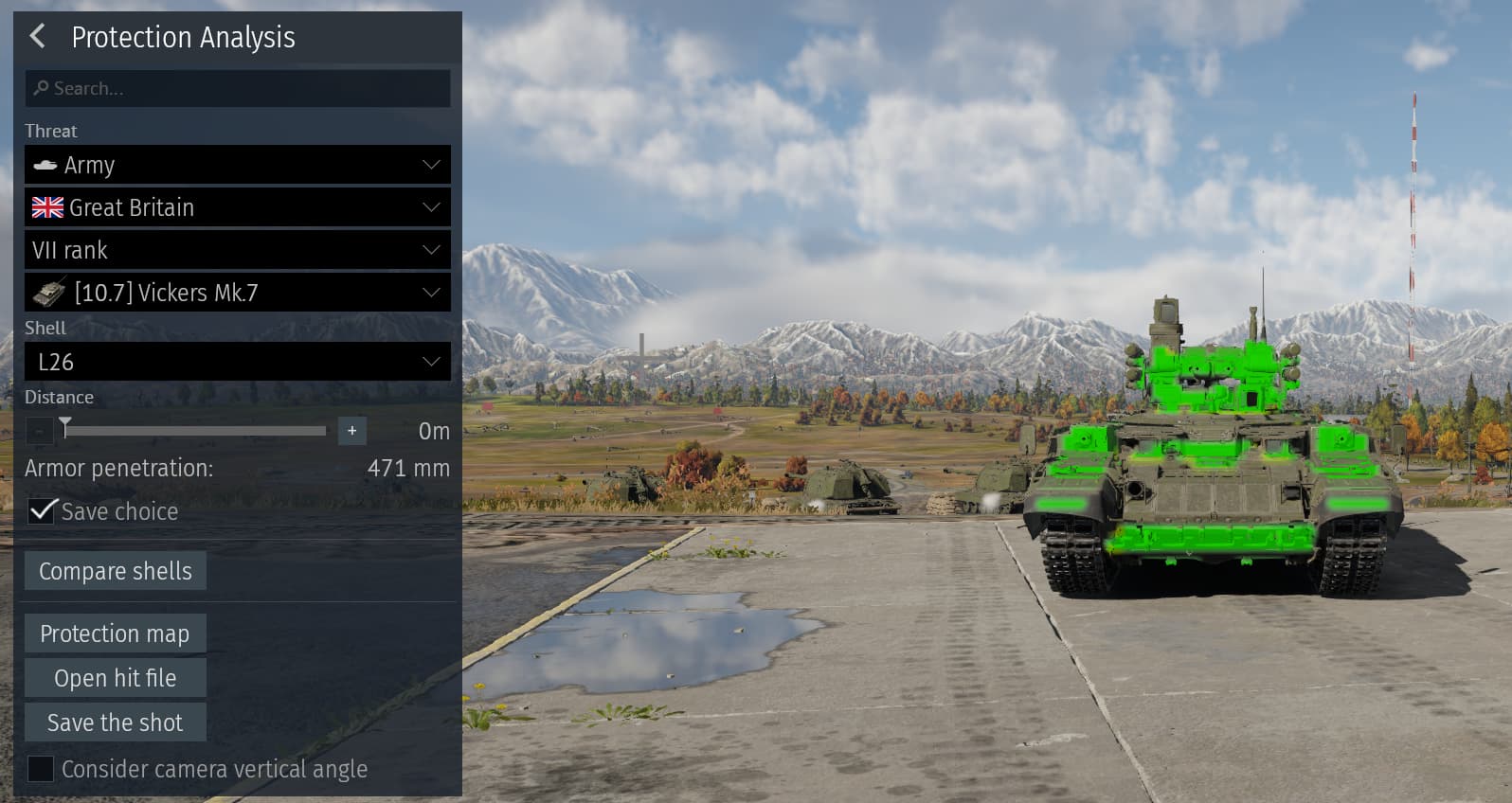Increase distance with the plus button
This screenshot has height=803, width=1512.
coord(351,431)
